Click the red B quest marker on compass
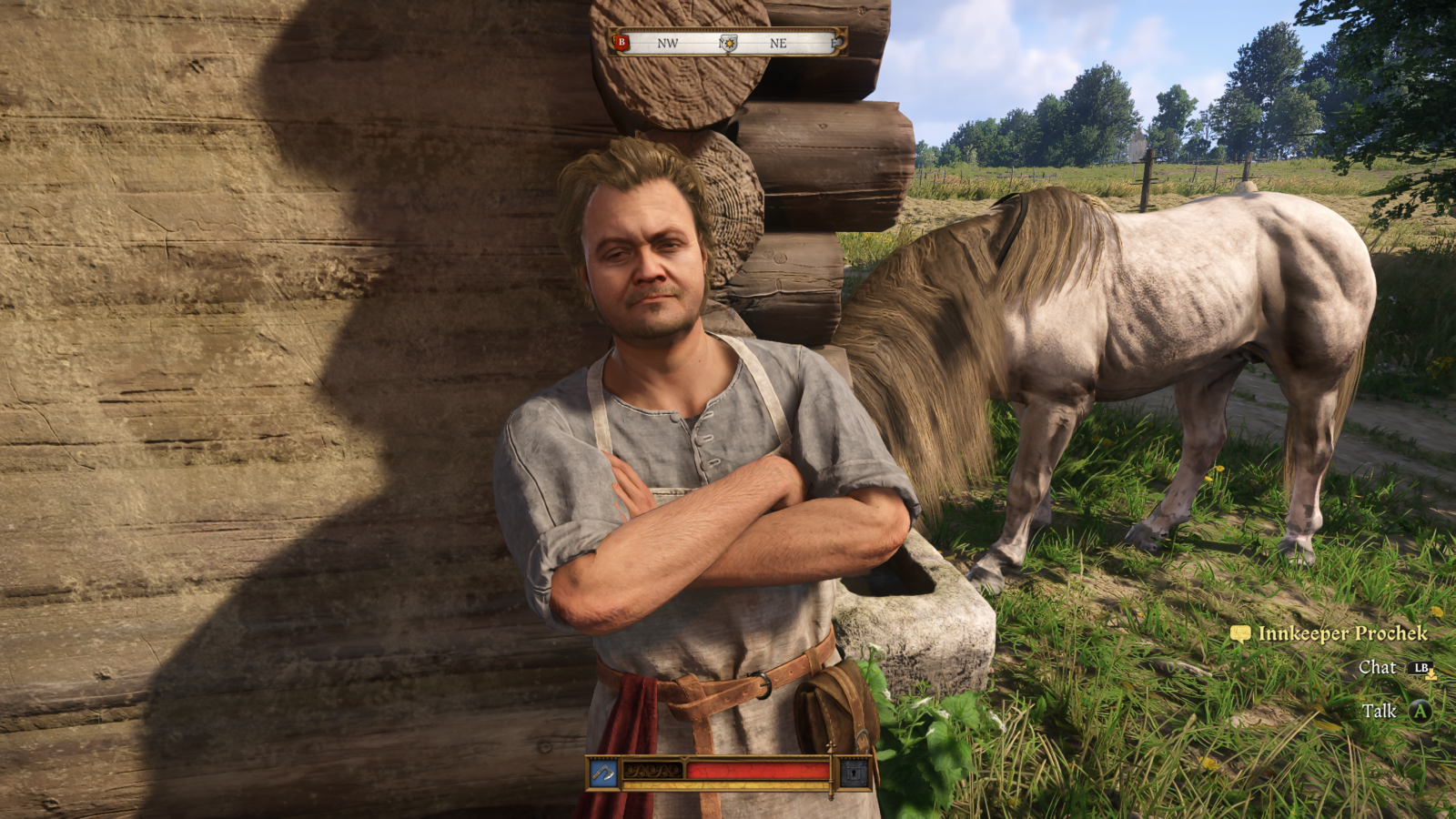Viewport: 1456px width, 819px height. pos(622,42)
